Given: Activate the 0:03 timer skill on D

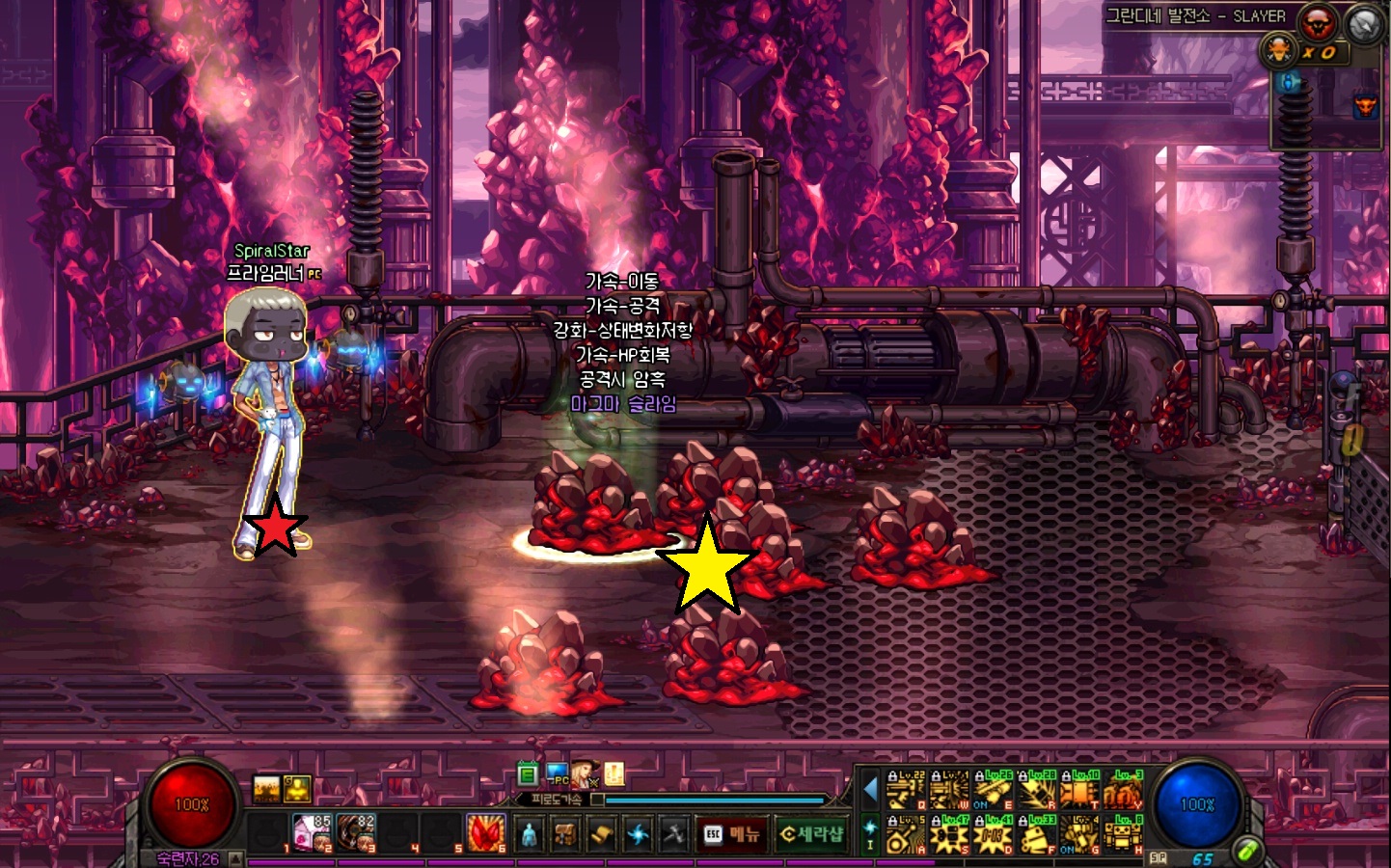Looking at the screenshot, I should [993, 836].
